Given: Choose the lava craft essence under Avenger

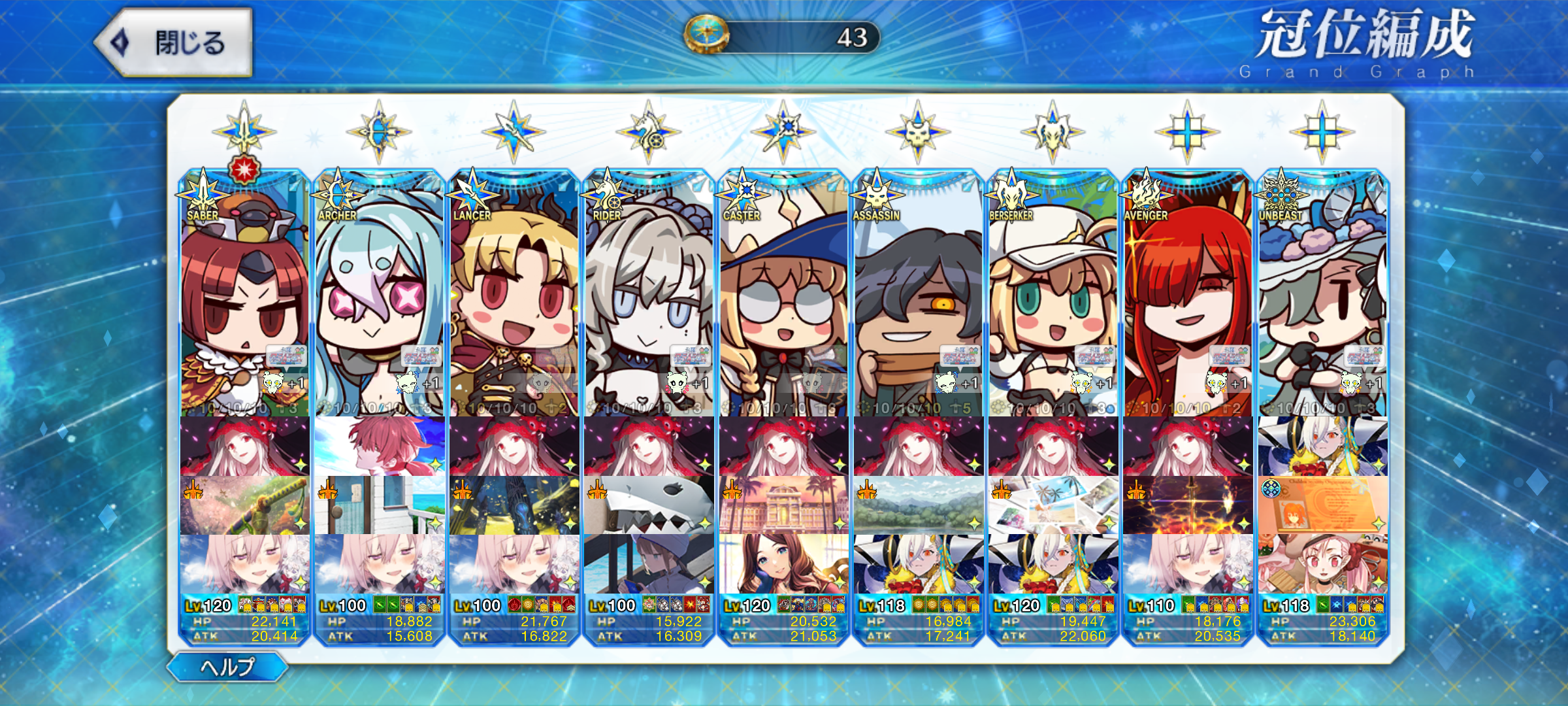Looking at the screenshot, I should click(1188, 505).
